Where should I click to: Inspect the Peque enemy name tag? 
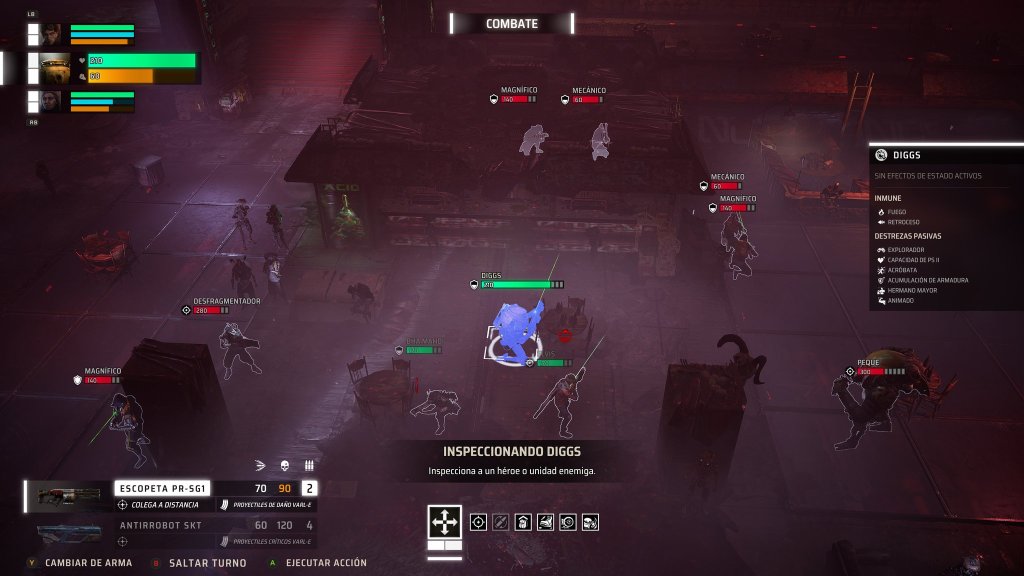click(867, 362)
